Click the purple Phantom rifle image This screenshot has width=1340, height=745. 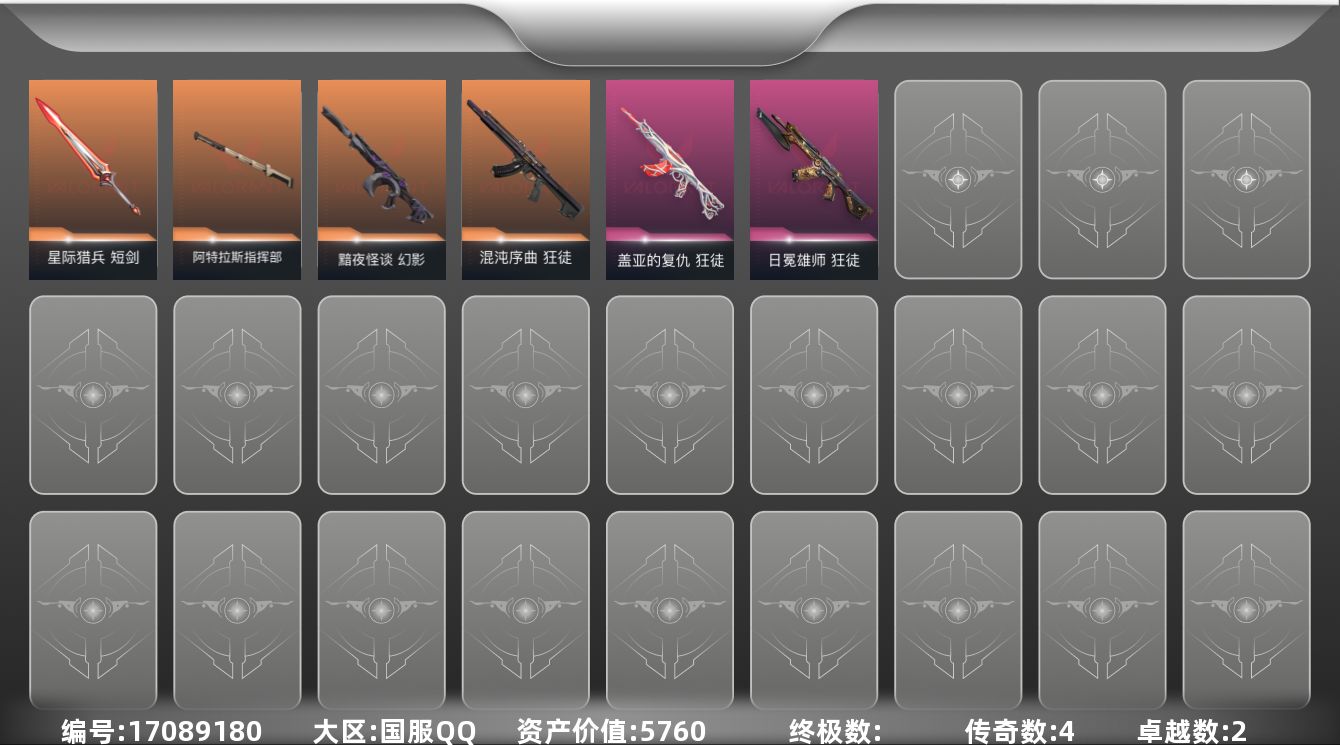point(381,160)
